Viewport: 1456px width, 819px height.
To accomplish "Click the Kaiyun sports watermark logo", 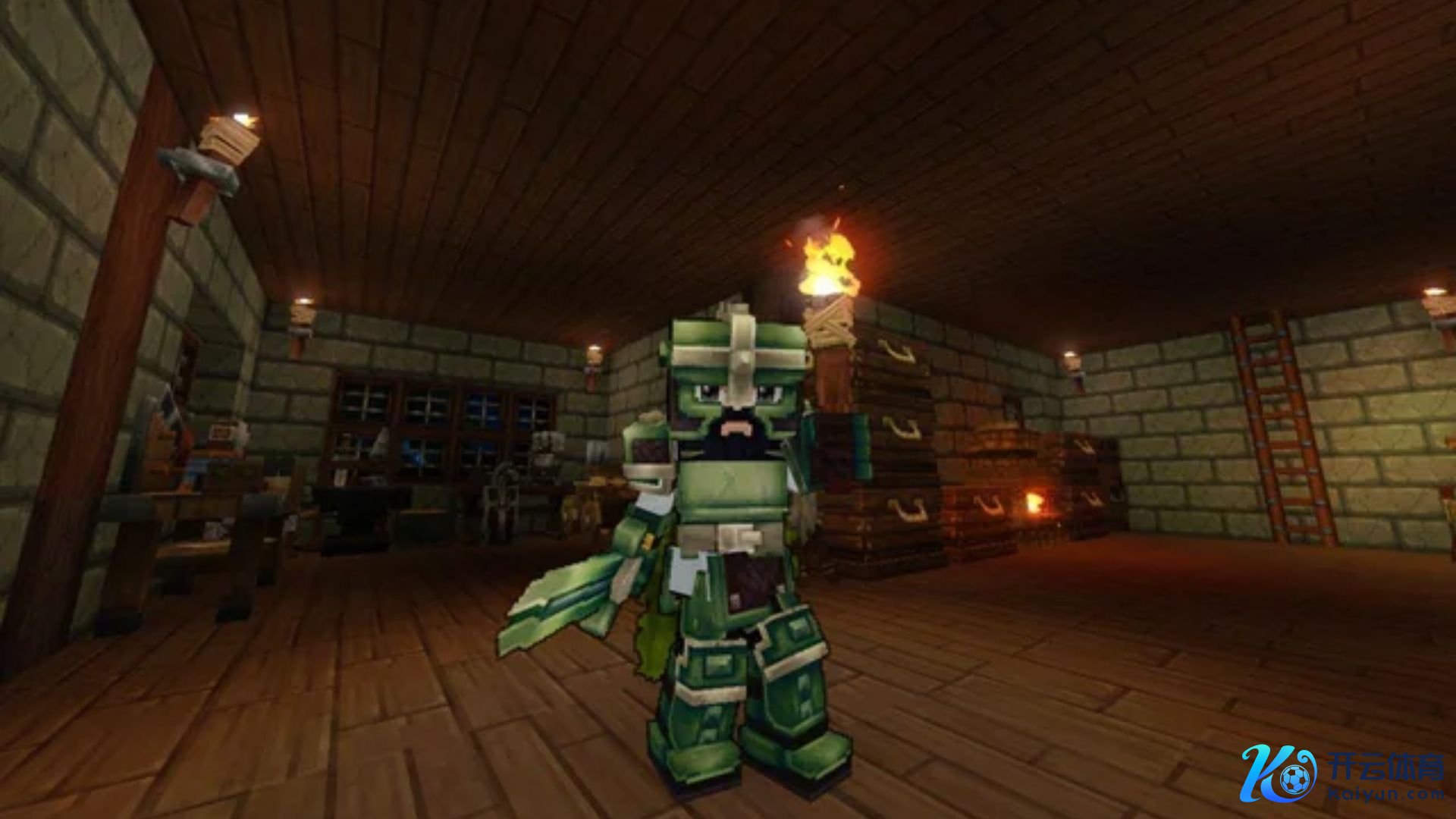I will [1342, 773].
